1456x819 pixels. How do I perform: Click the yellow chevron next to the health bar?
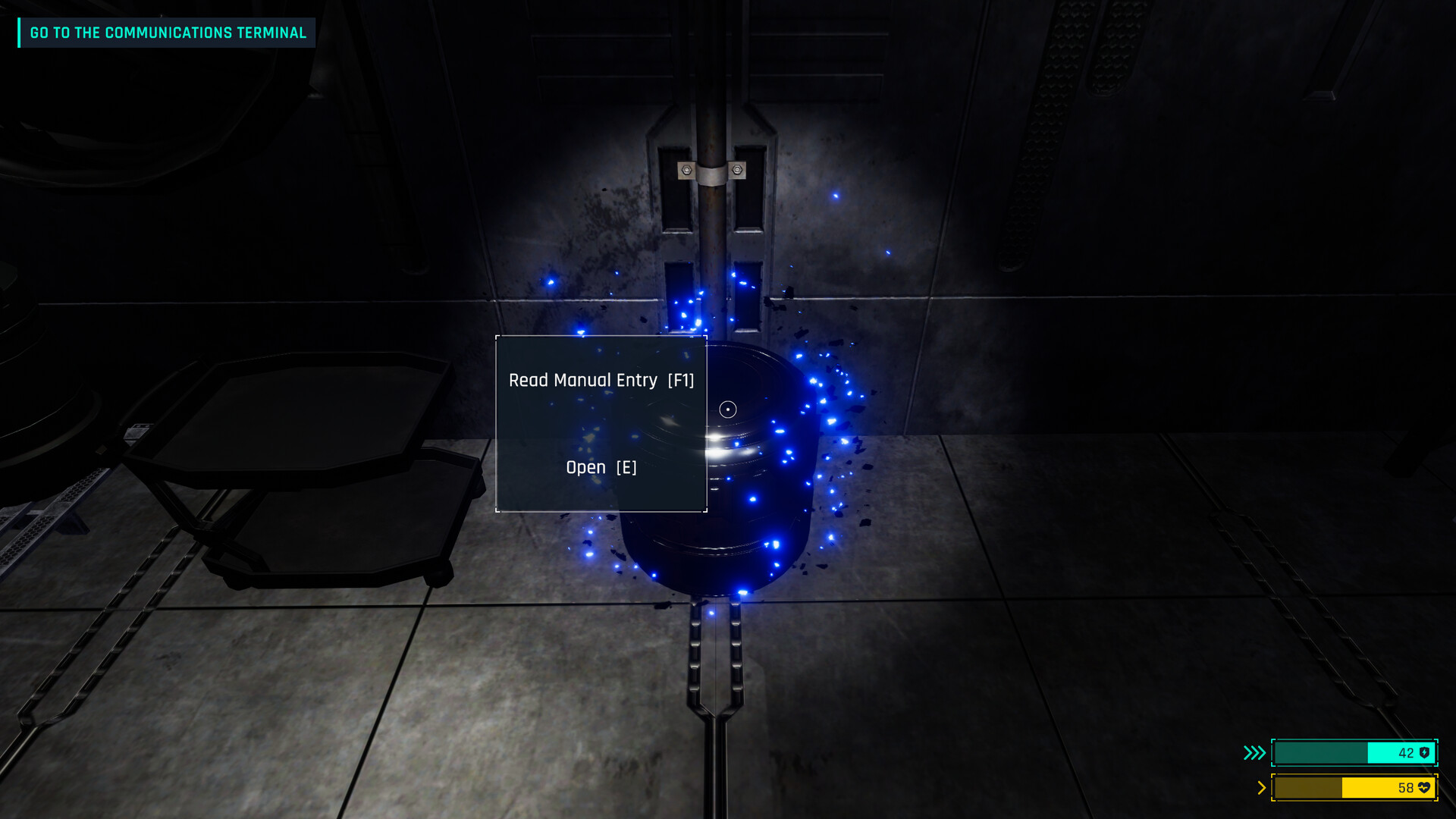[1260, 788]
